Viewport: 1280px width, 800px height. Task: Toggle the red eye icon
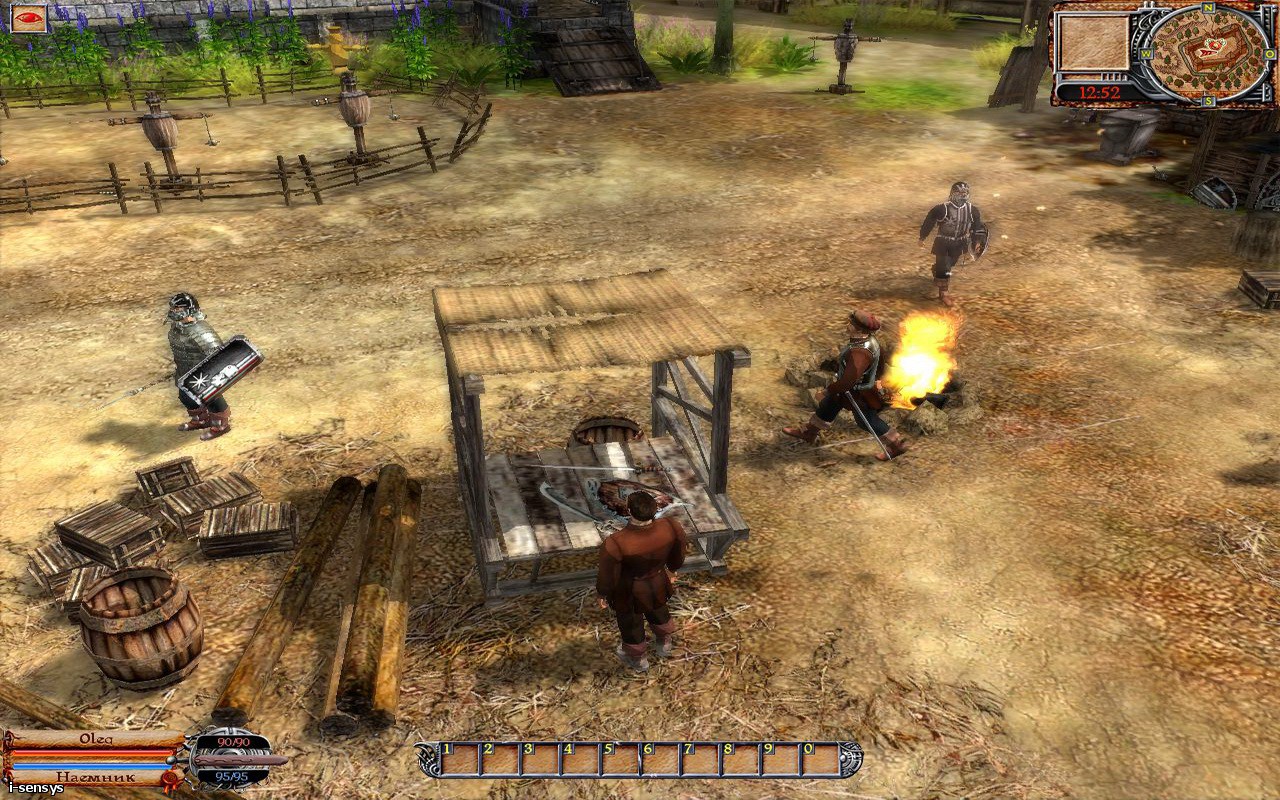coord(30,17)
